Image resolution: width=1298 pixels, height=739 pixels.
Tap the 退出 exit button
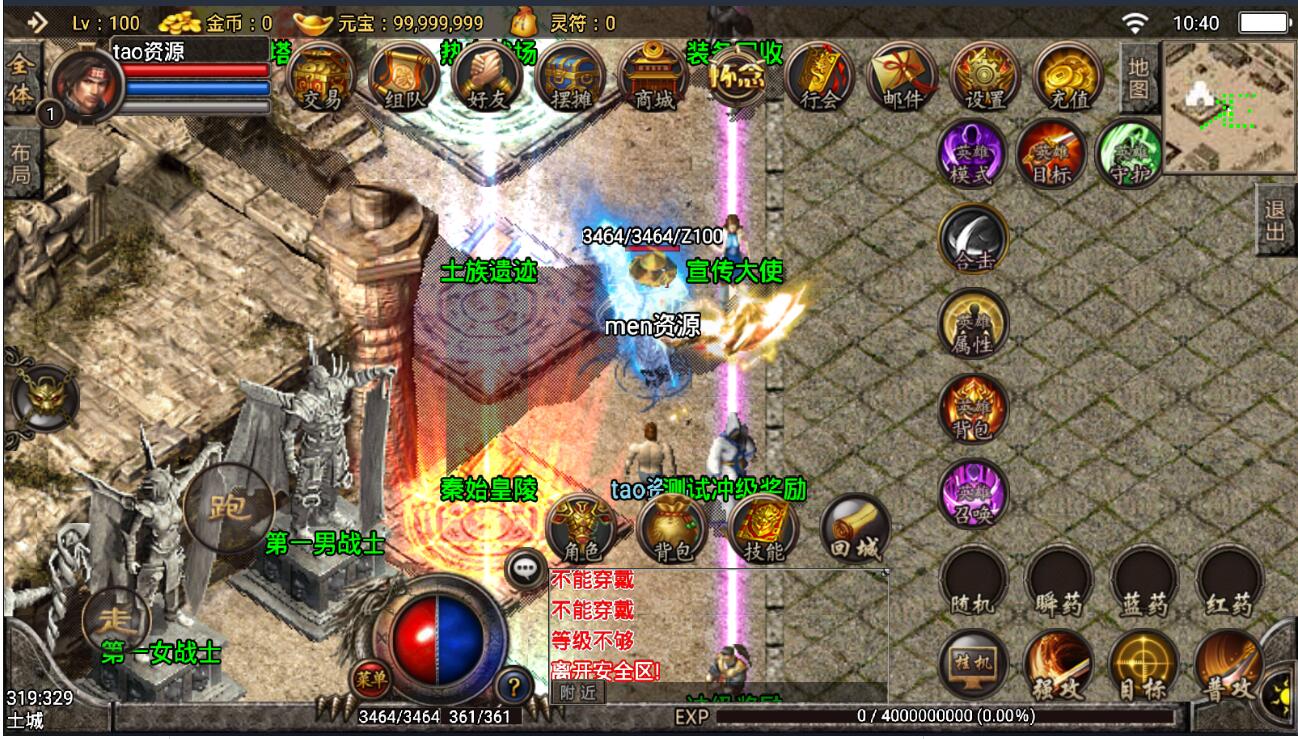click(x=1275, y=220)
